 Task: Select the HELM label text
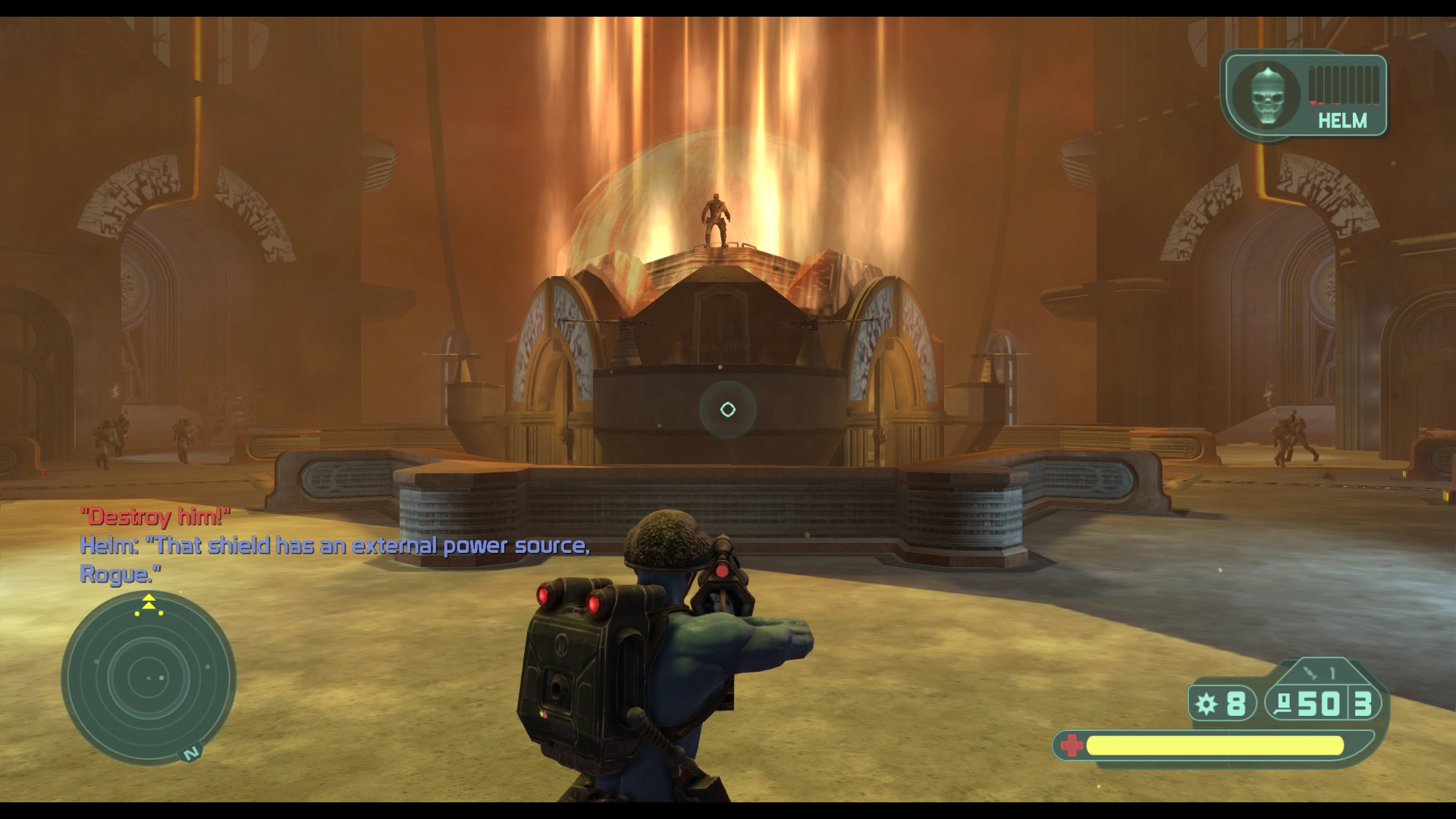tap(1344, 121)
